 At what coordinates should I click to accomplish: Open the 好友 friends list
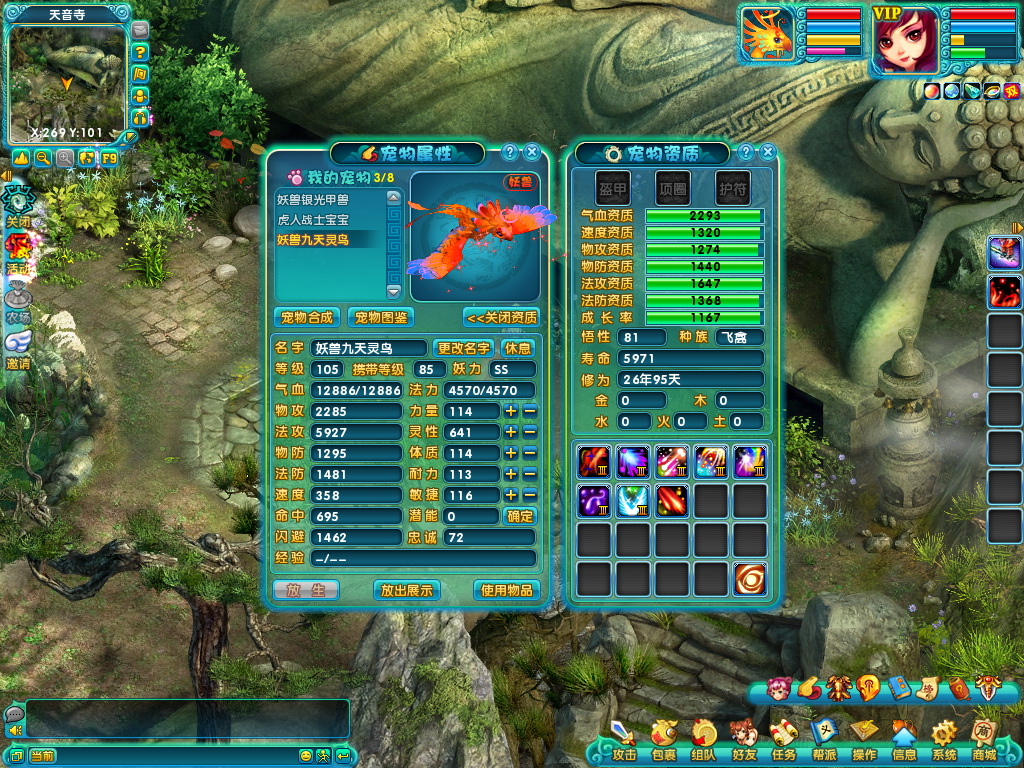tap(743, 740)
